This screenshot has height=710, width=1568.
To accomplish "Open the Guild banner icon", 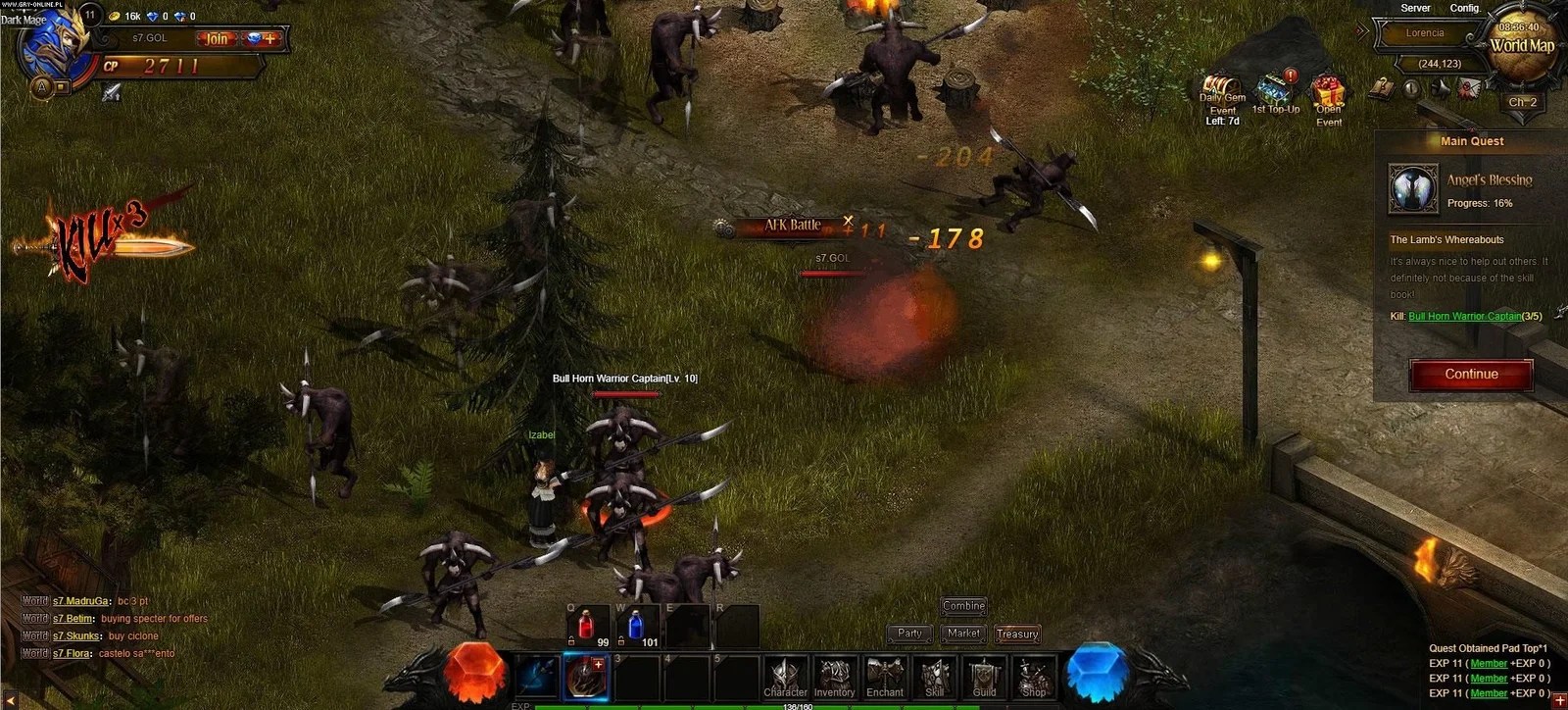I will [983, 676].
